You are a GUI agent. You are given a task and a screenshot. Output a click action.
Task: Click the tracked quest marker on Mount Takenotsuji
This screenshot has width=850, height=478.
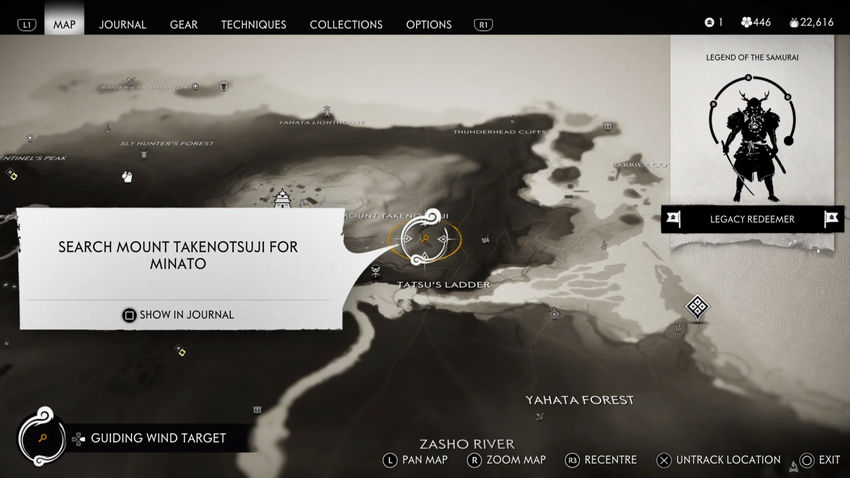(x=425, y=240)
